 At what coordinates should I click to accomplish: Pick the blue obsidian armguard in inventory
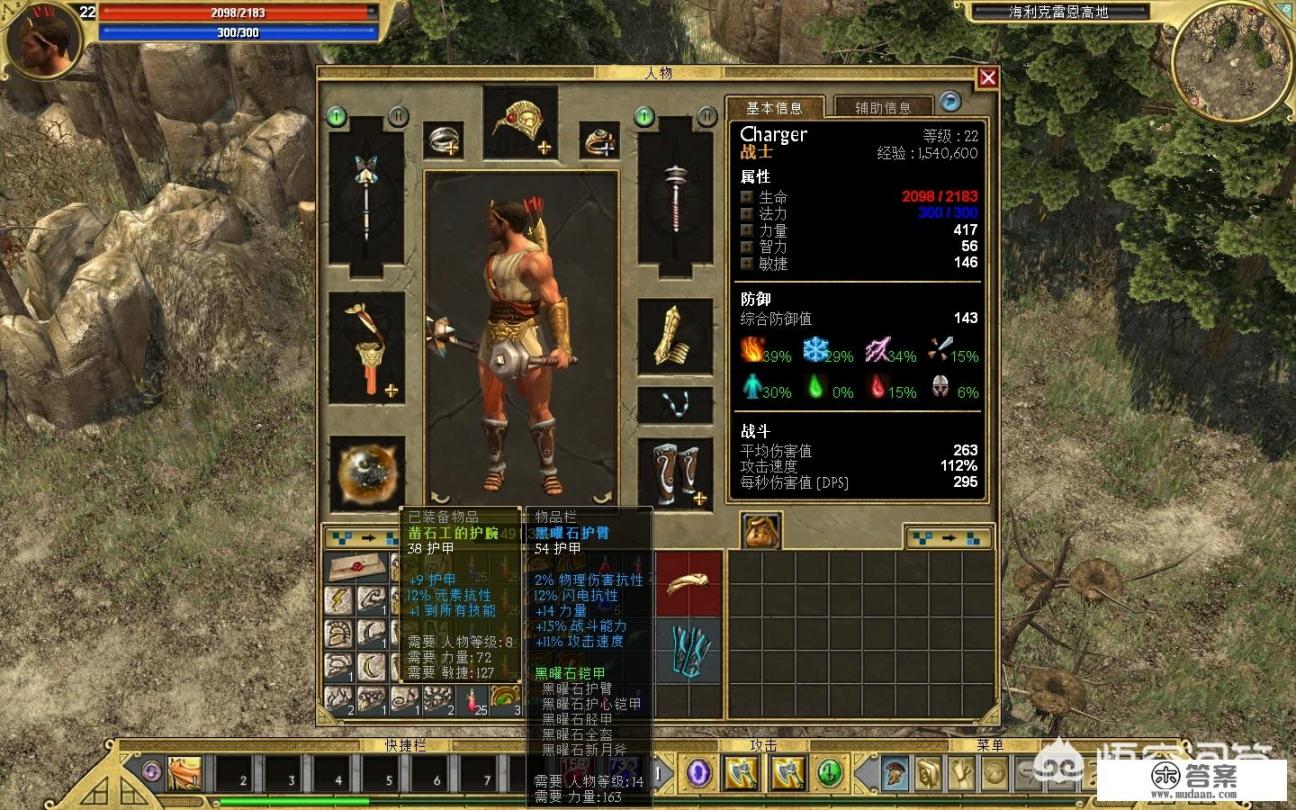[689, 651]
